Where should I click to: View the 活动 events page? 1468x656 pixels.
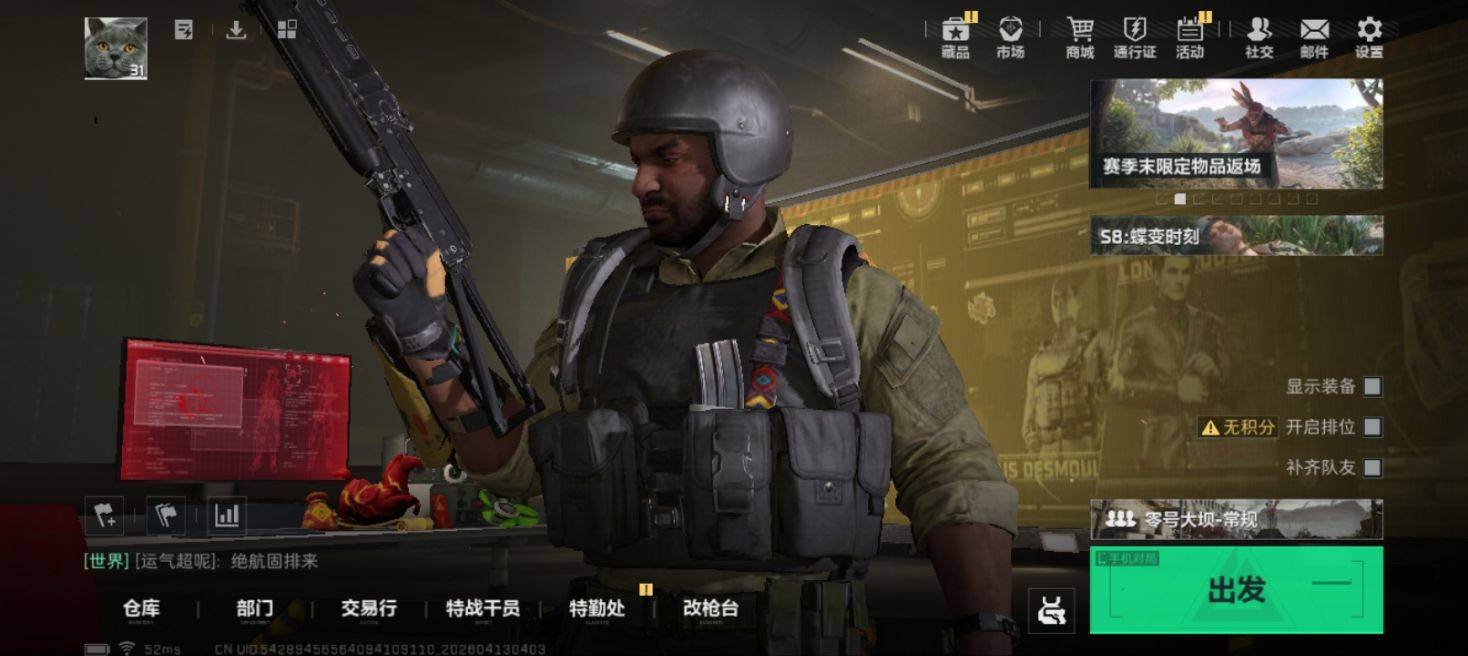pos(1190,38)
